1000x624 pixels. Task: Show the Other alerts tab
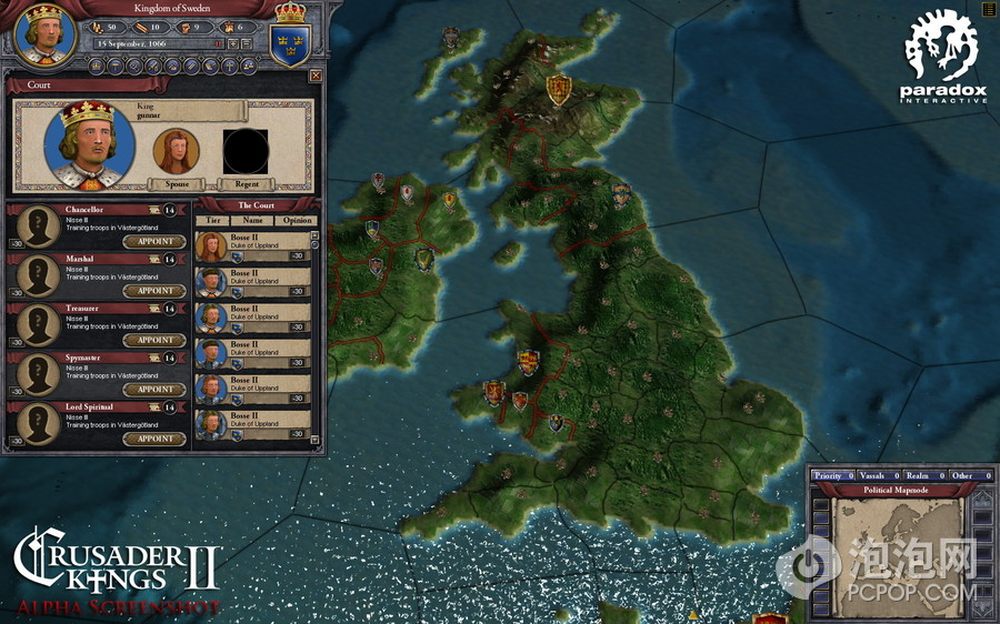point(964,476)
